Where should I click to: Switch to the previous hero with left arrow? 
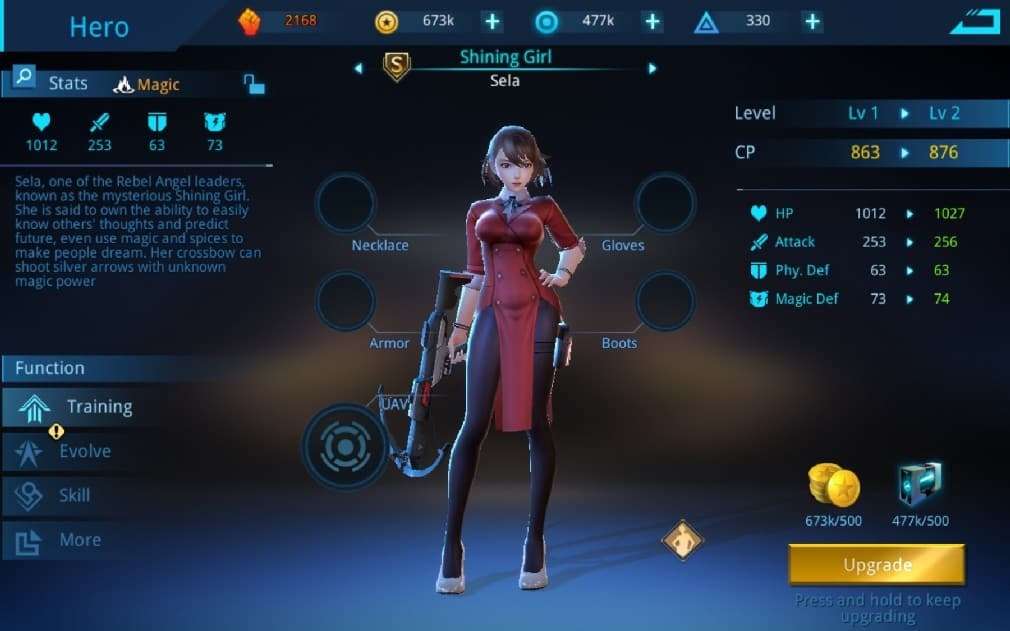(x=358, y=68)
